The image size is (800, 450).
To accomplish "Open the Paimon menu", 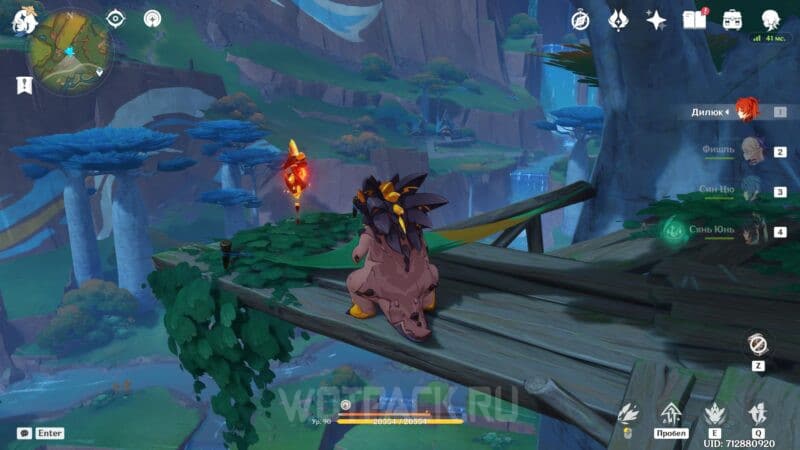I will (22, 18).
